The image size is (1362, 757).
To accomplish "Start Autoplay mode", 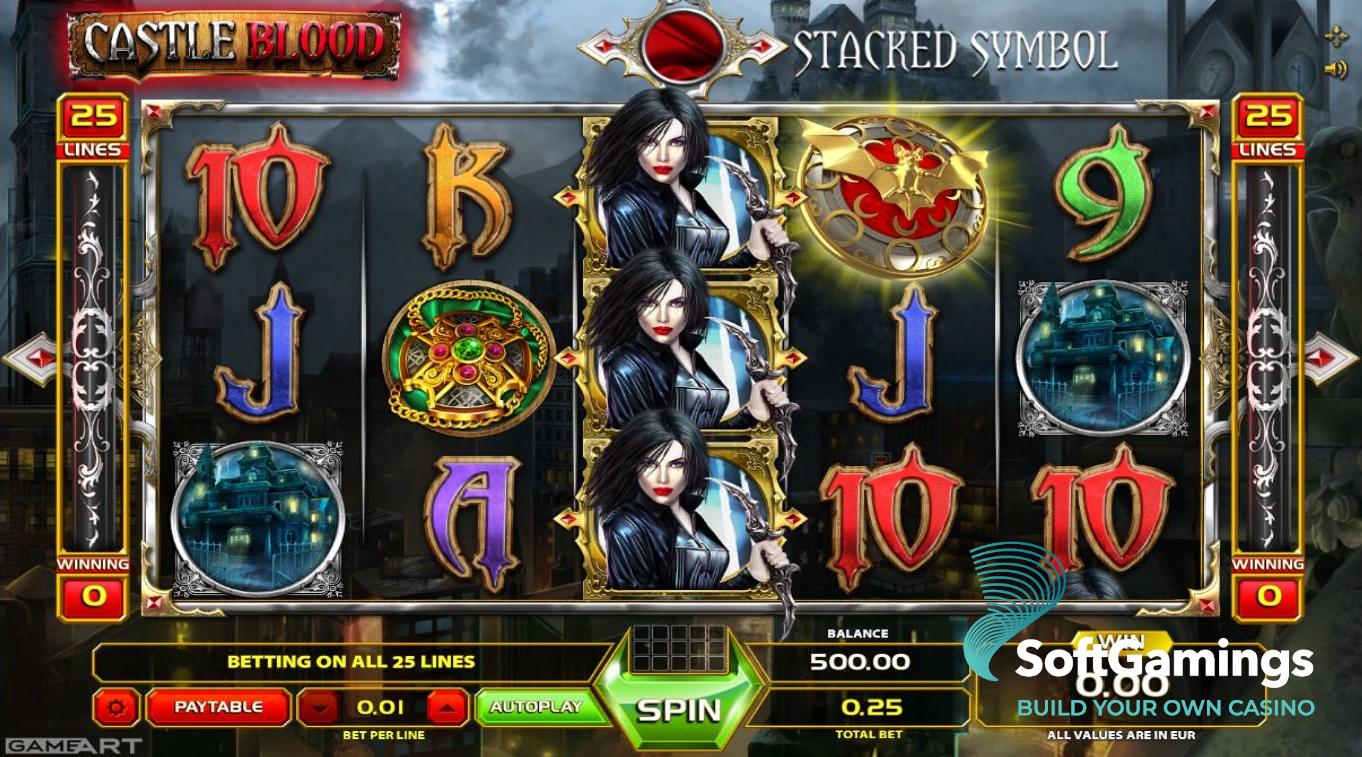I will [535, 707].
